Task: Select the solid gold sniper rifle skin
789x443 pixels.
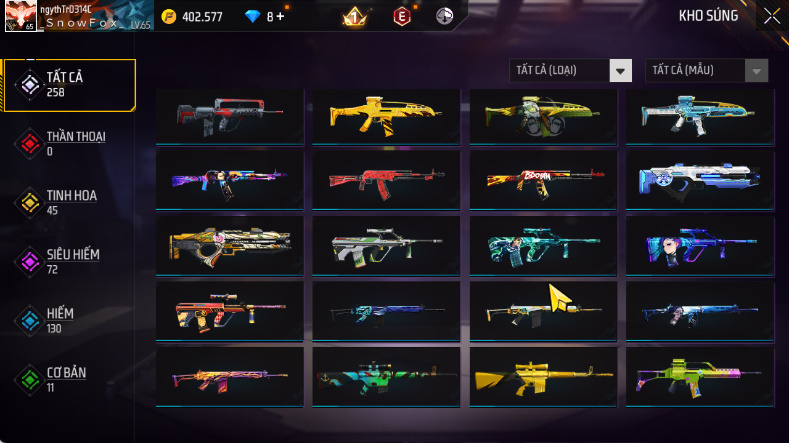Action: [541, 377]
